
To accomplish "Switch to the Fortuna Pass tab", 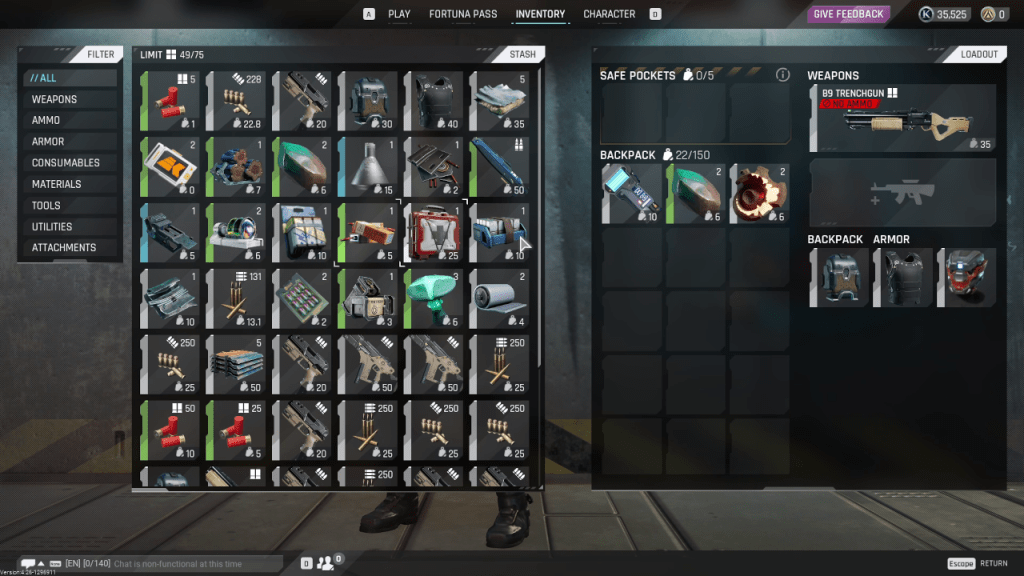I will (463, 14).
